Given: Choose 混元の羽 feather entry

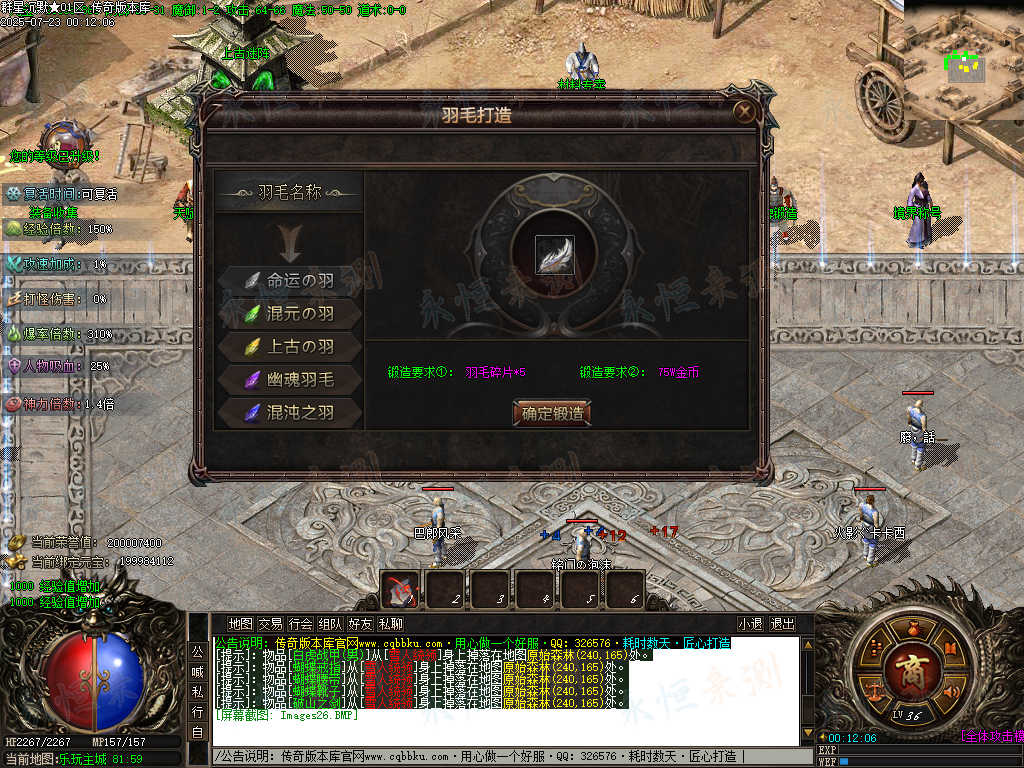Looking at the screenshot, I should coord(289,314).
